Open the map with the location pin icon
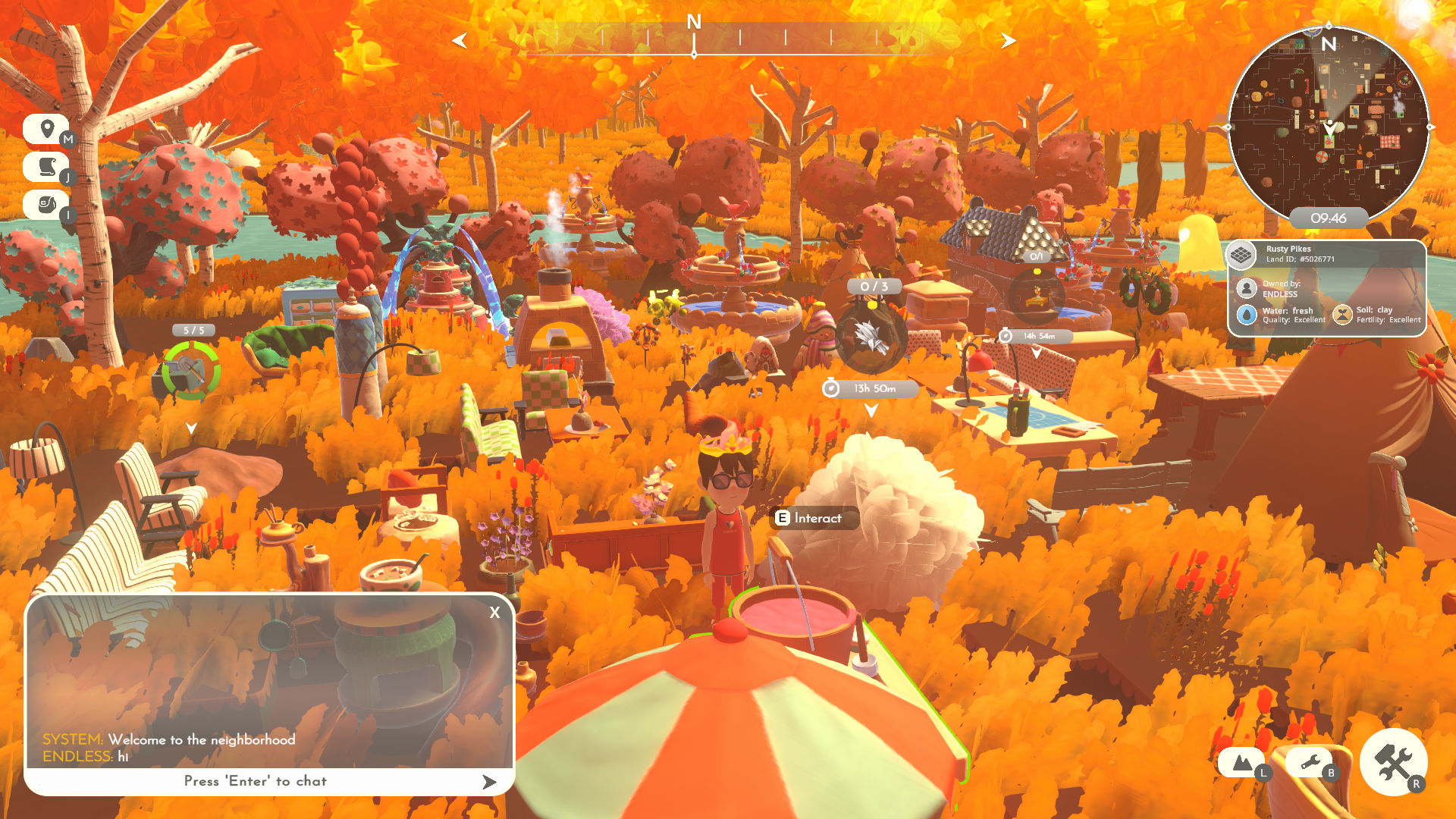The image size is (1456, 819). point(47,130)
